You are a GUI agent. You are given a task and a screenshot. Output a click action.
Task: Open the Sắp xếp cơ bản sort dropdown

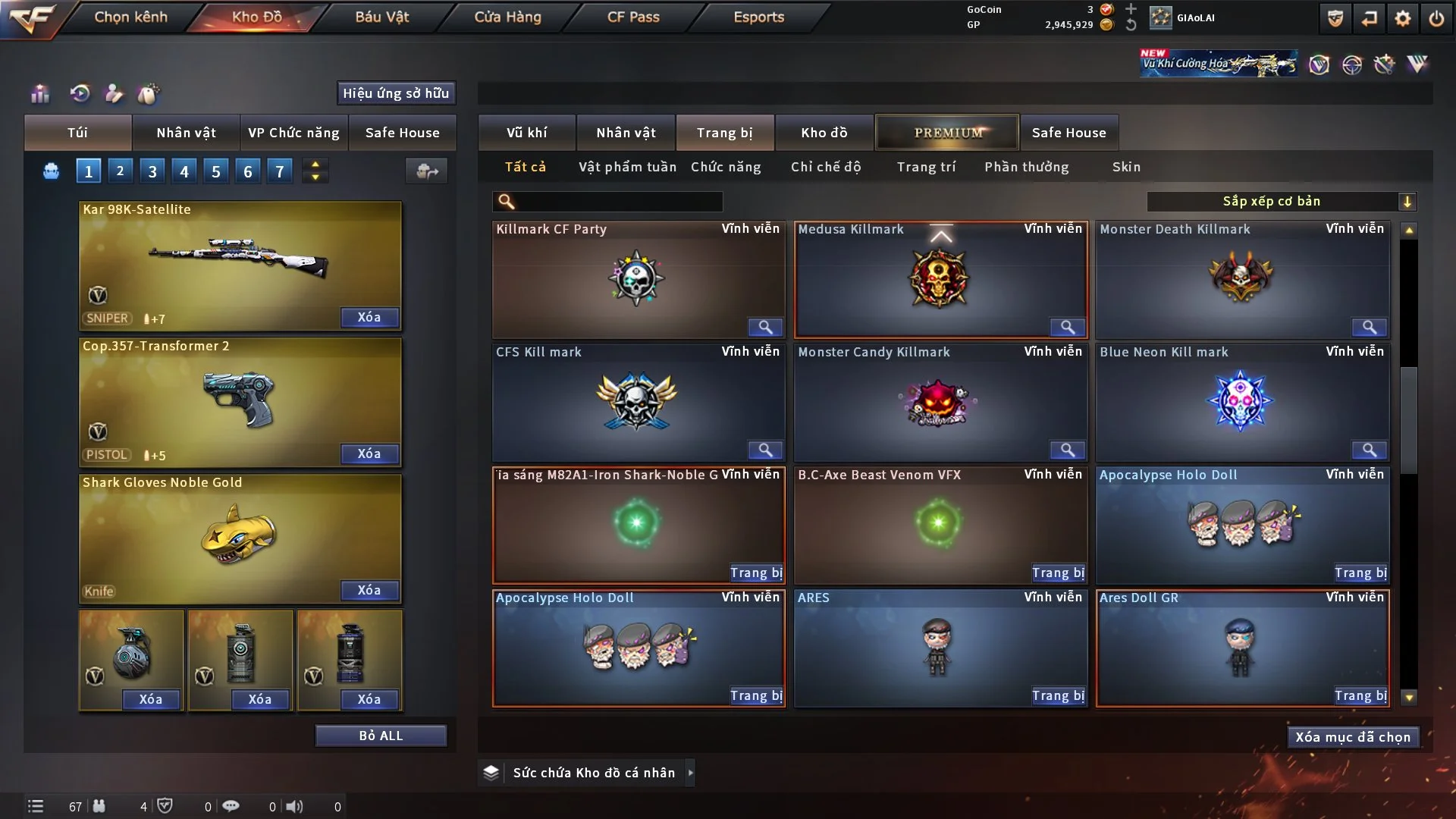tap(1281, 201)
